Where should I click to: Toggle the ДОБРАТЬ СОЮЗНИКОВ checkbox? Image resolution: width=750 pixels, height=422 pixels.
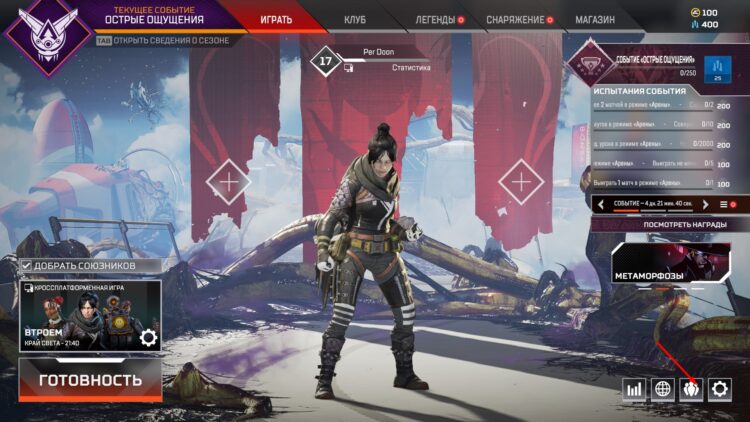tap(26, 265)
